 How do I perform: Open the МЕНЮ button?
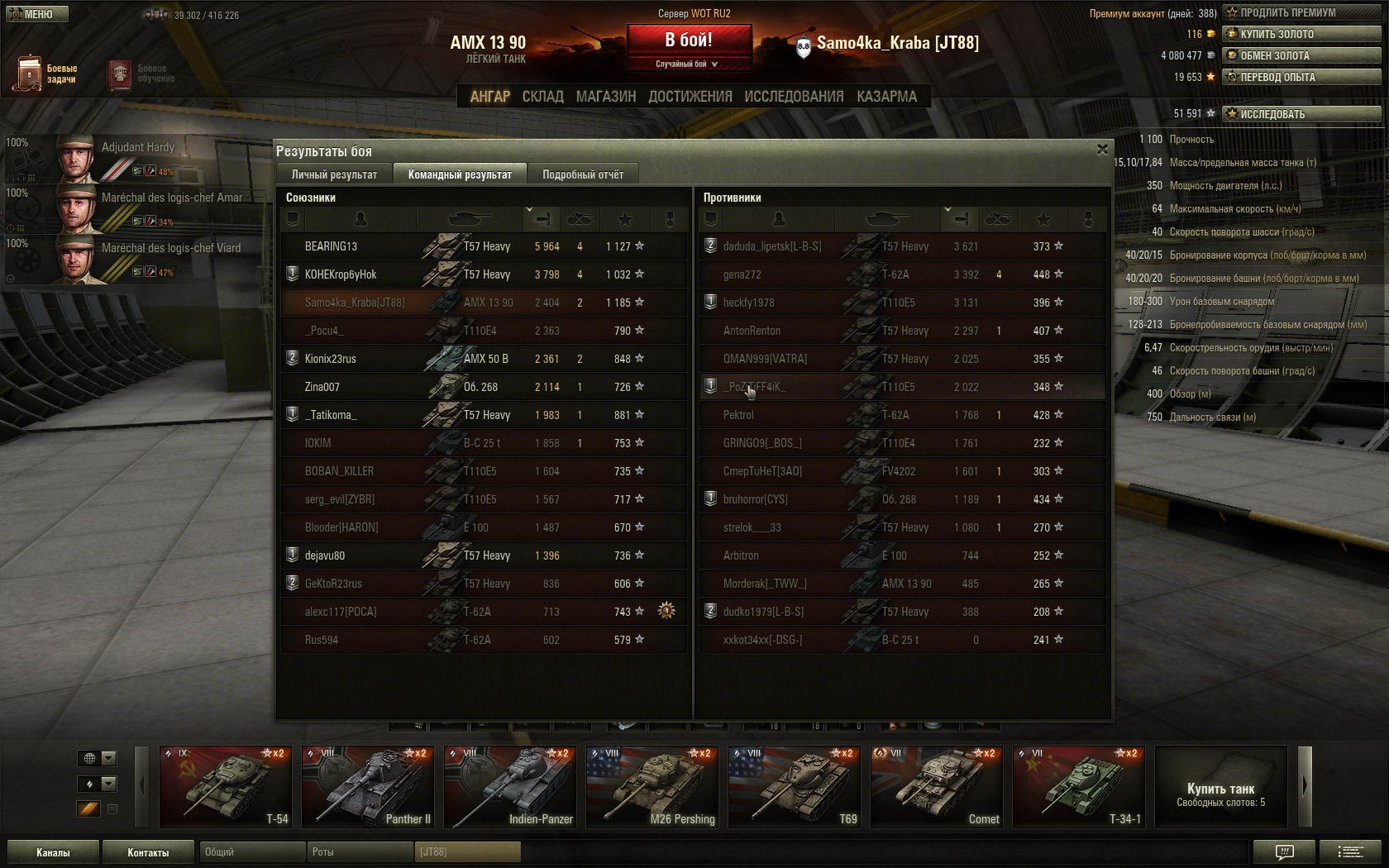point(36,14)
